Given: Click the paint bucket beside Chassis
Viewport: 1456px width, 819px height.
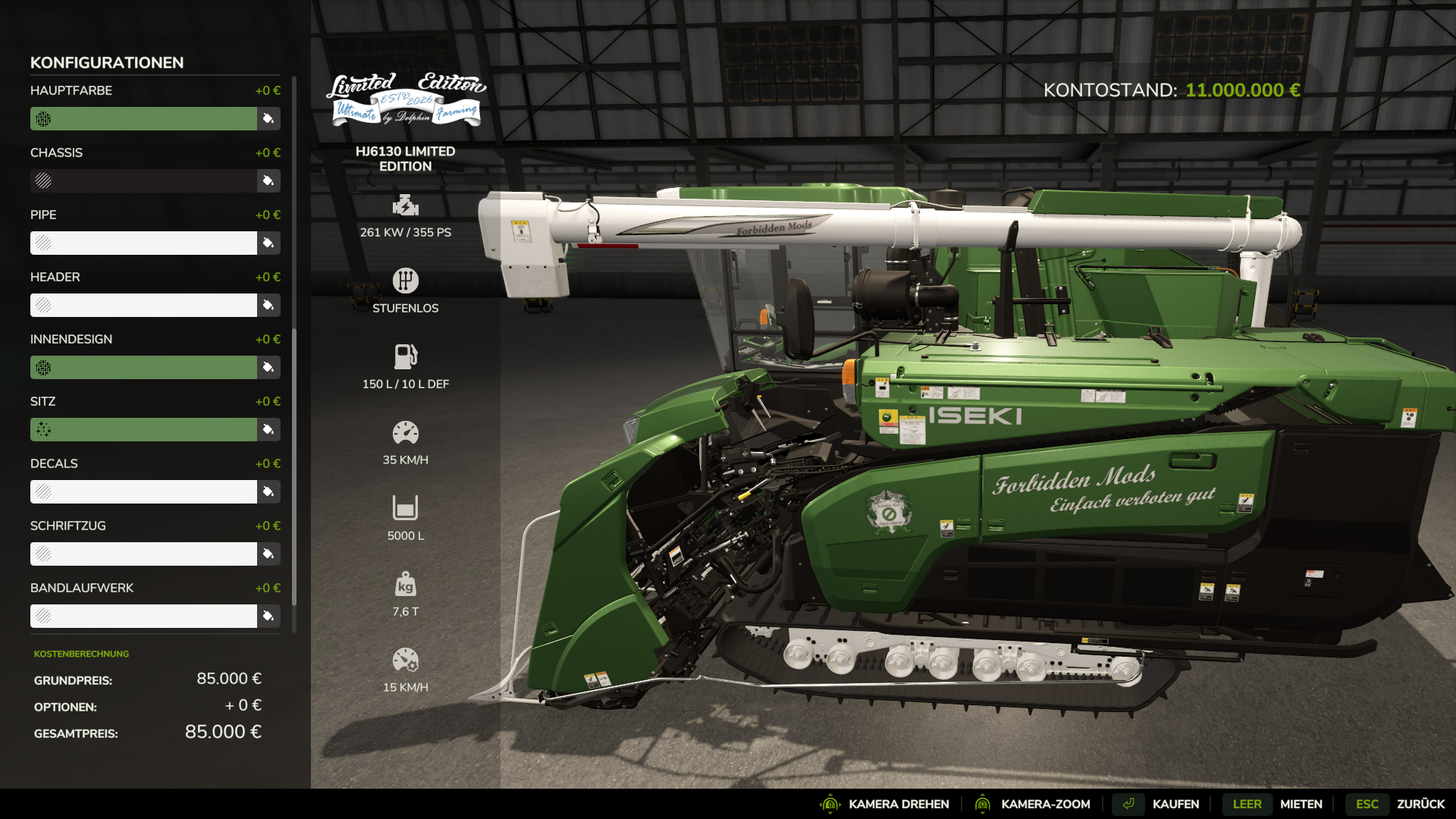Looking at the screenshot, I should [x=268, y=180].
